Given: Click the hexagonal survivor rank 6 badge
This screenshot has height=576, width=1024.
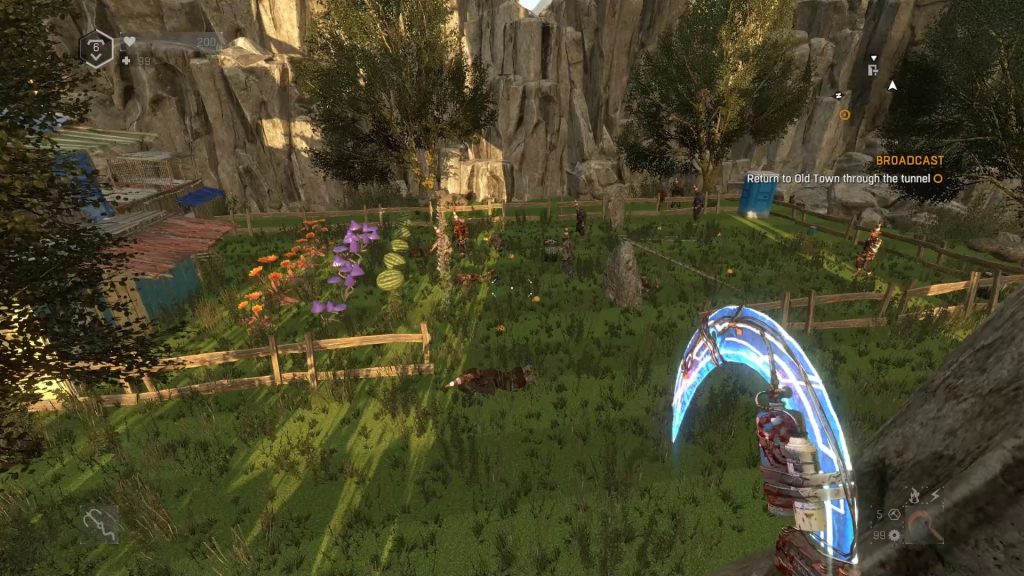Looking at the screenshot, I should tap(96, 46).
